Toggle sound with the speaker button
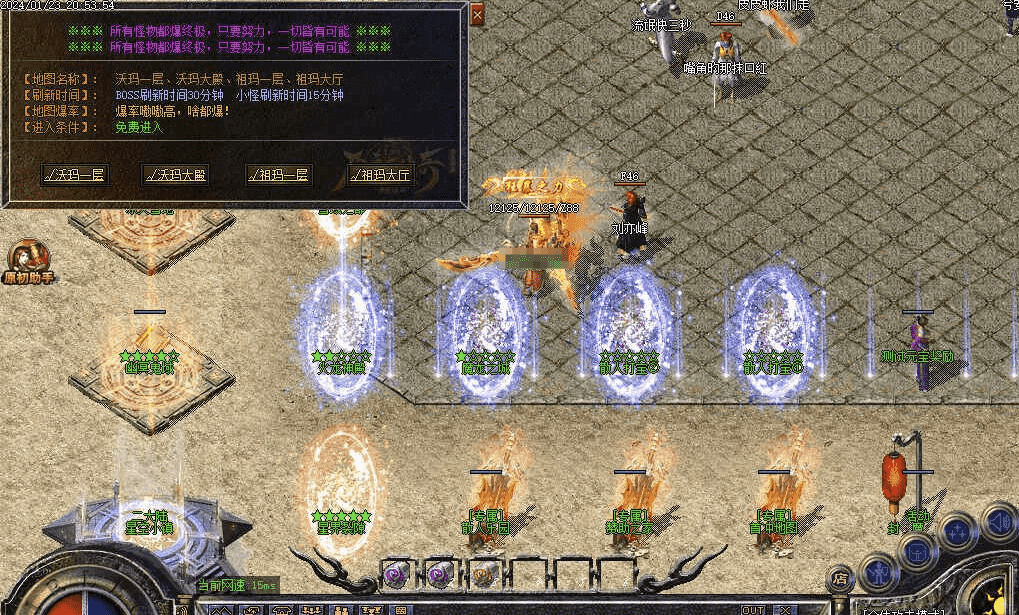The width and height of the screenshot is (1019, 615). (x=997, y=521)
